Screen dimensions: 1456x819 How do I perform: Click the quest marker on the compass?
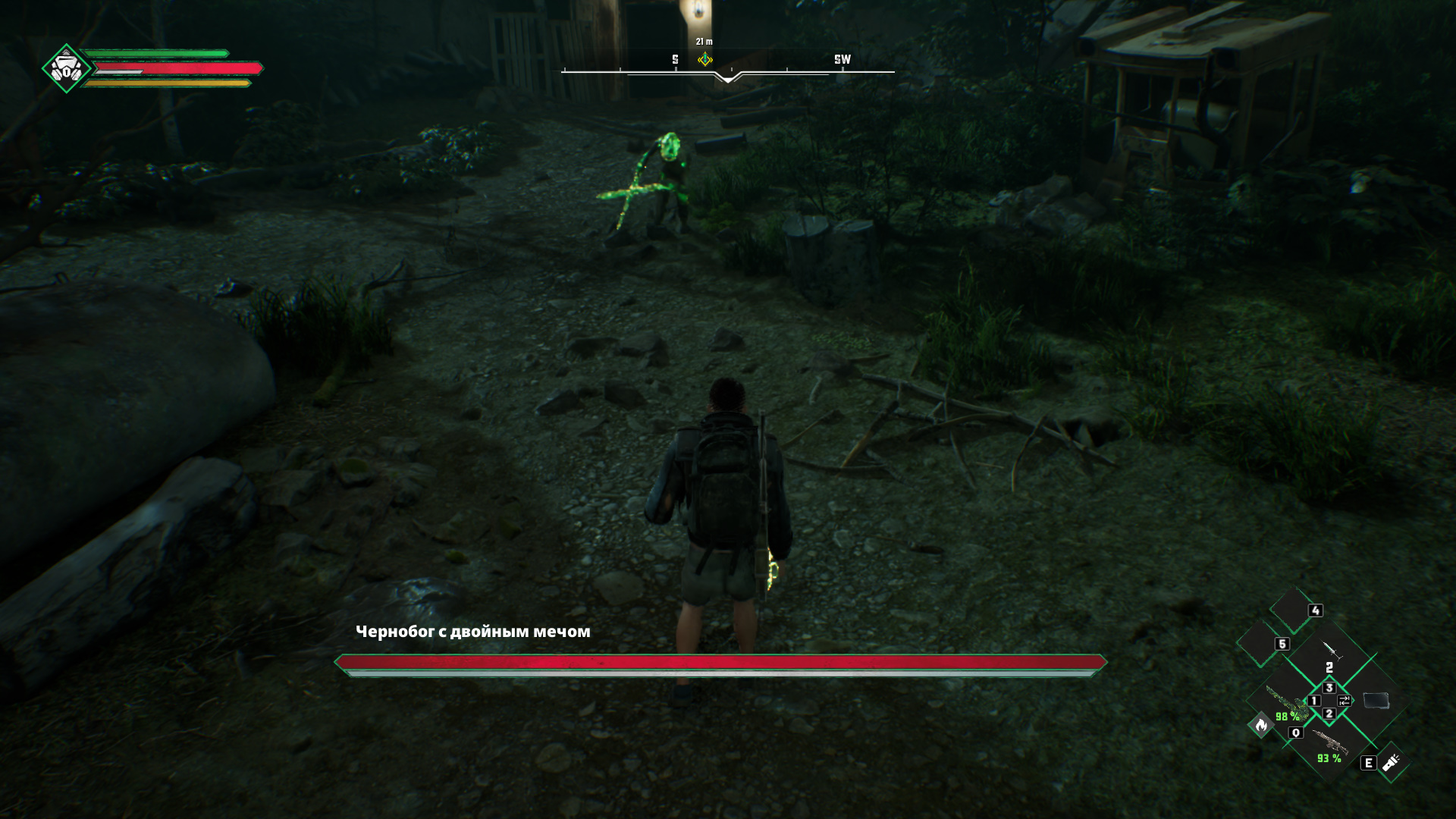click(704, 59)
